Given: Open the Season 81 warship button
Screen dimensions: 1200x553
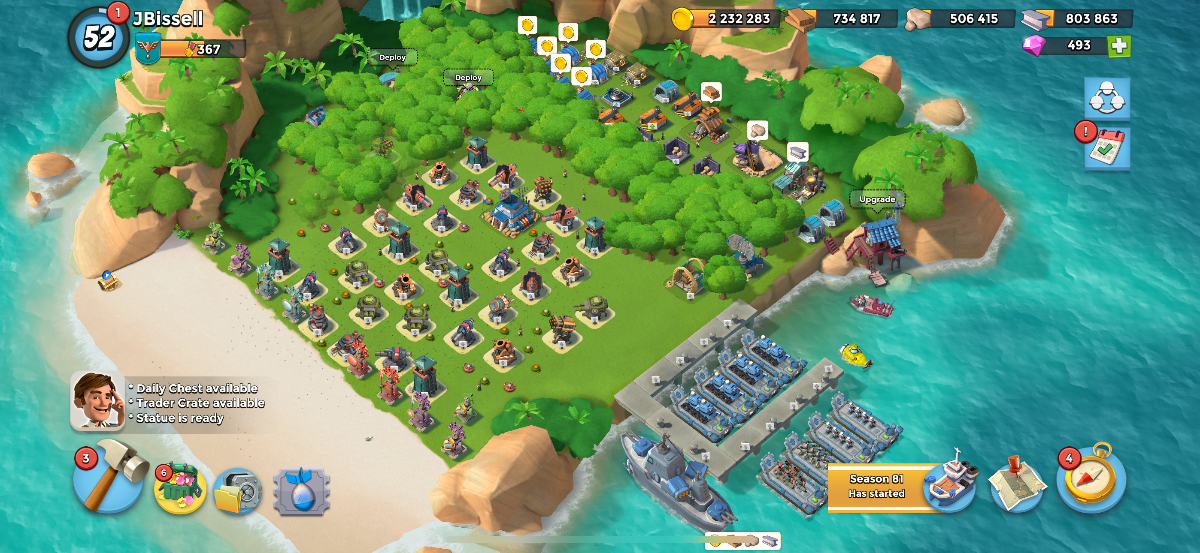Looking at the screenshot, I should 950,486.
